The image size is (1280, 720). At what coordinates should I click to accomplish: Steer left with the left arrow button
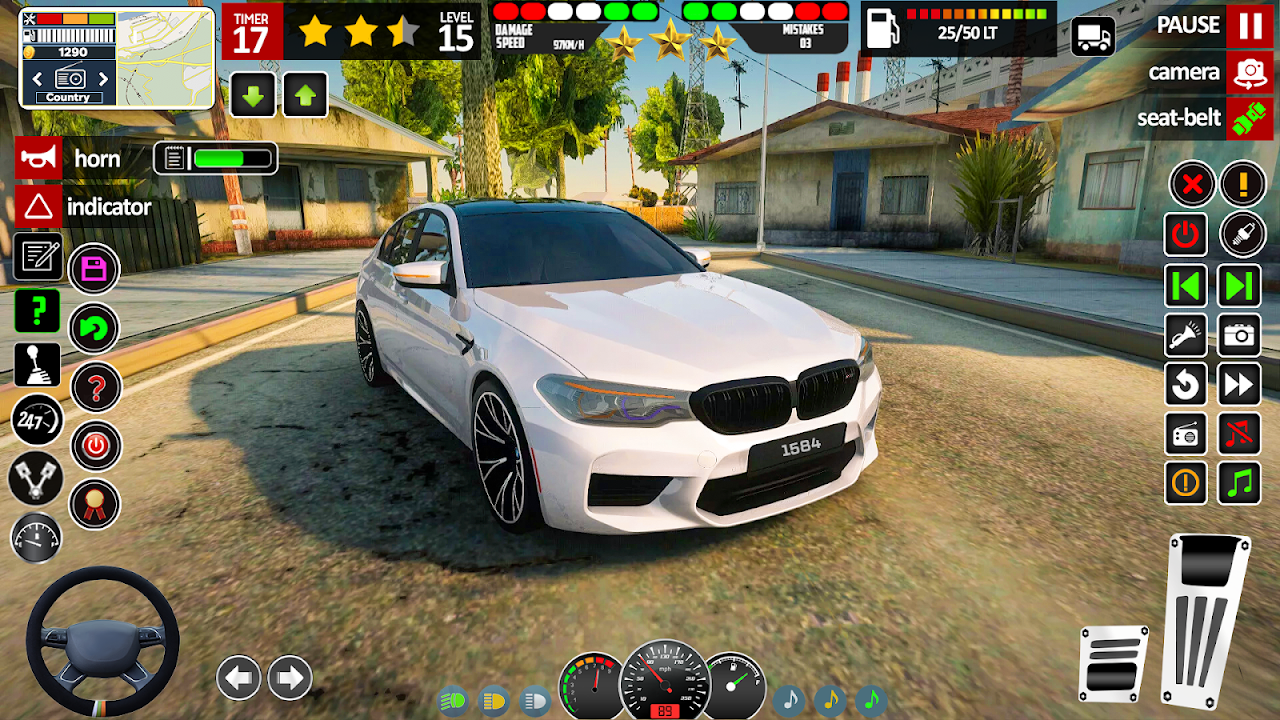pyautogui.click(x=239, y=679)
